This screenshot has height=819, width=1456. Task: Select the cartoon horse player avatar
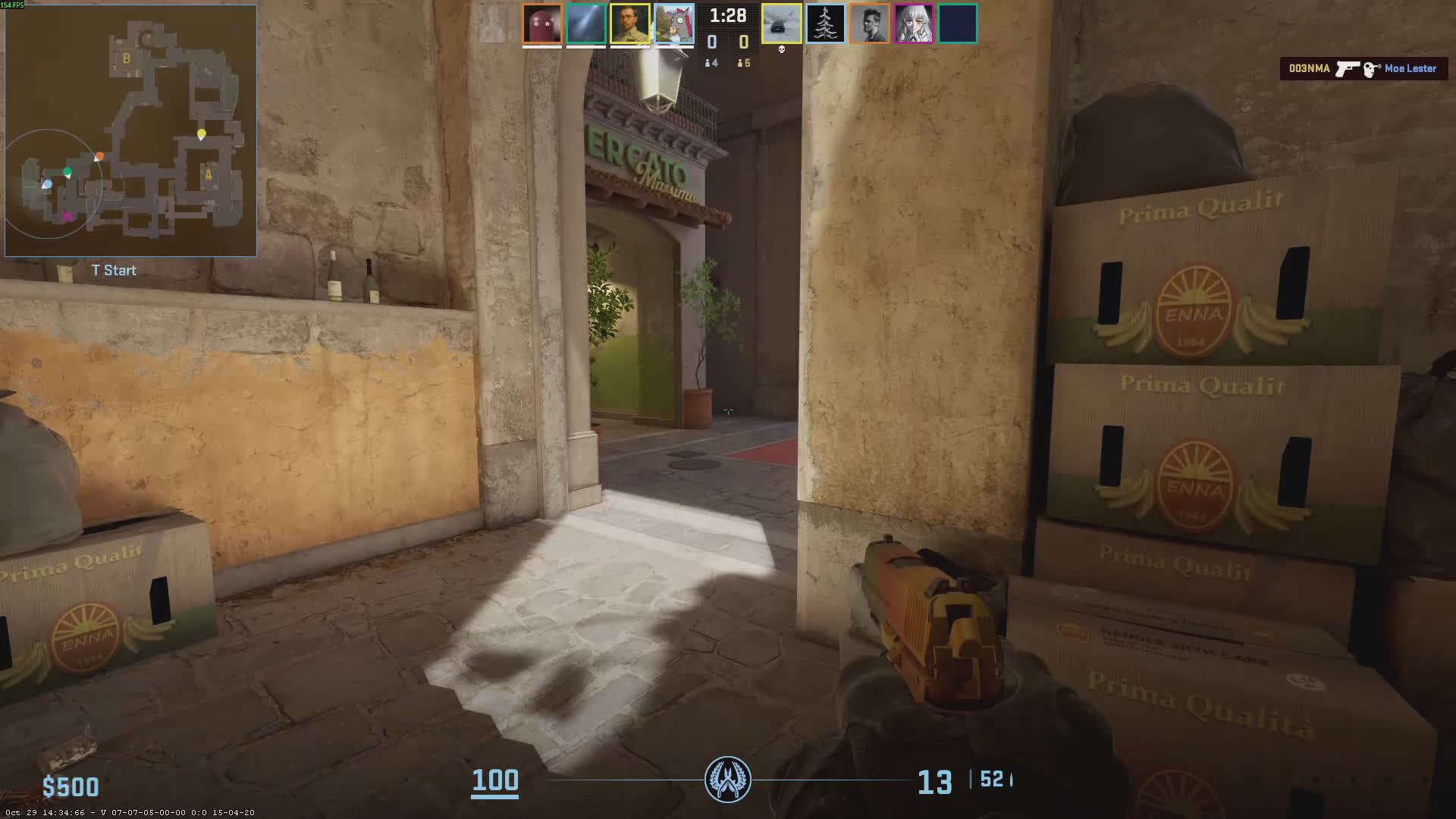674,24
